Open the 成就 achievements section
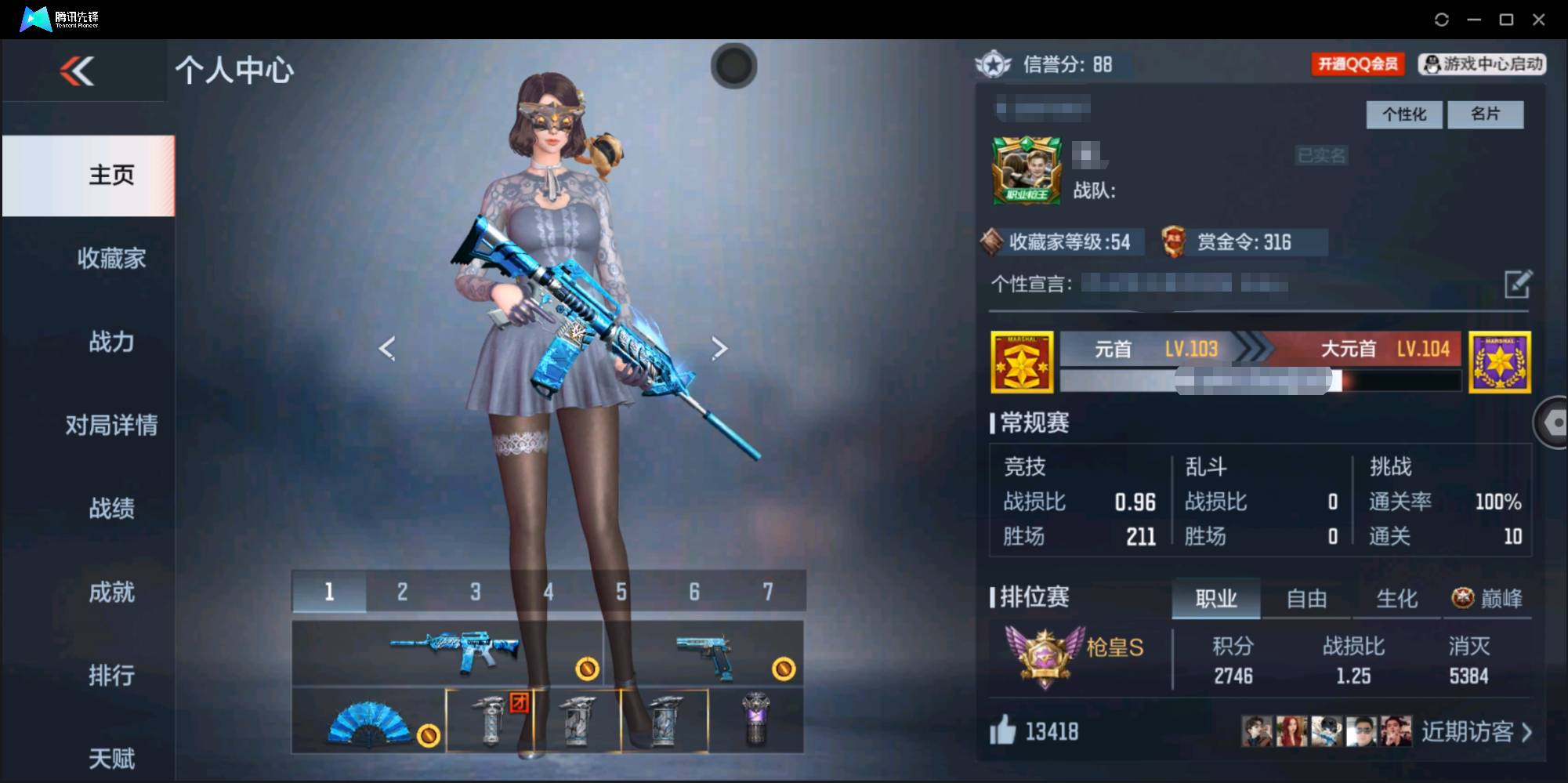The width and height of the screenshot is (1568, 783). [112, 593]
